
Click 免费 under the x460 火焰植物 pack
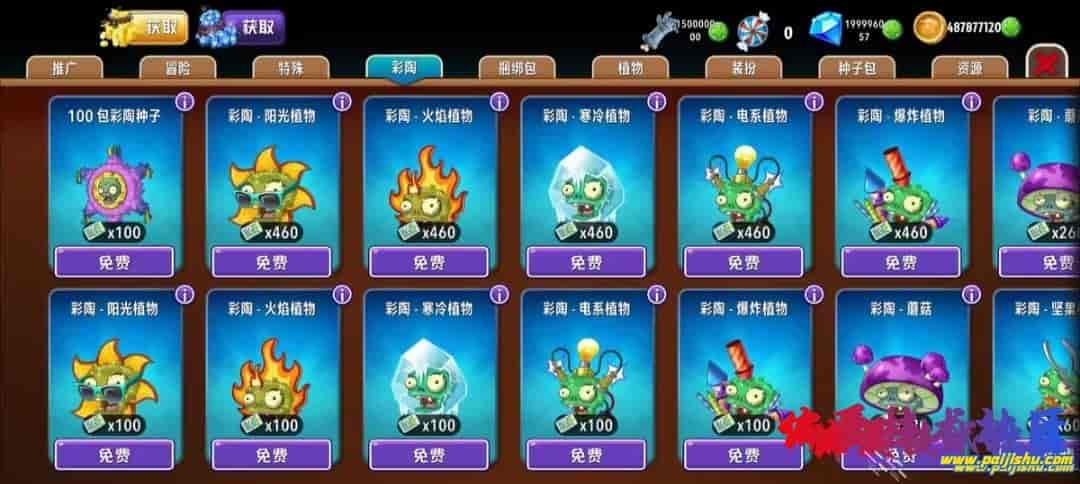[x=429, y=262]
